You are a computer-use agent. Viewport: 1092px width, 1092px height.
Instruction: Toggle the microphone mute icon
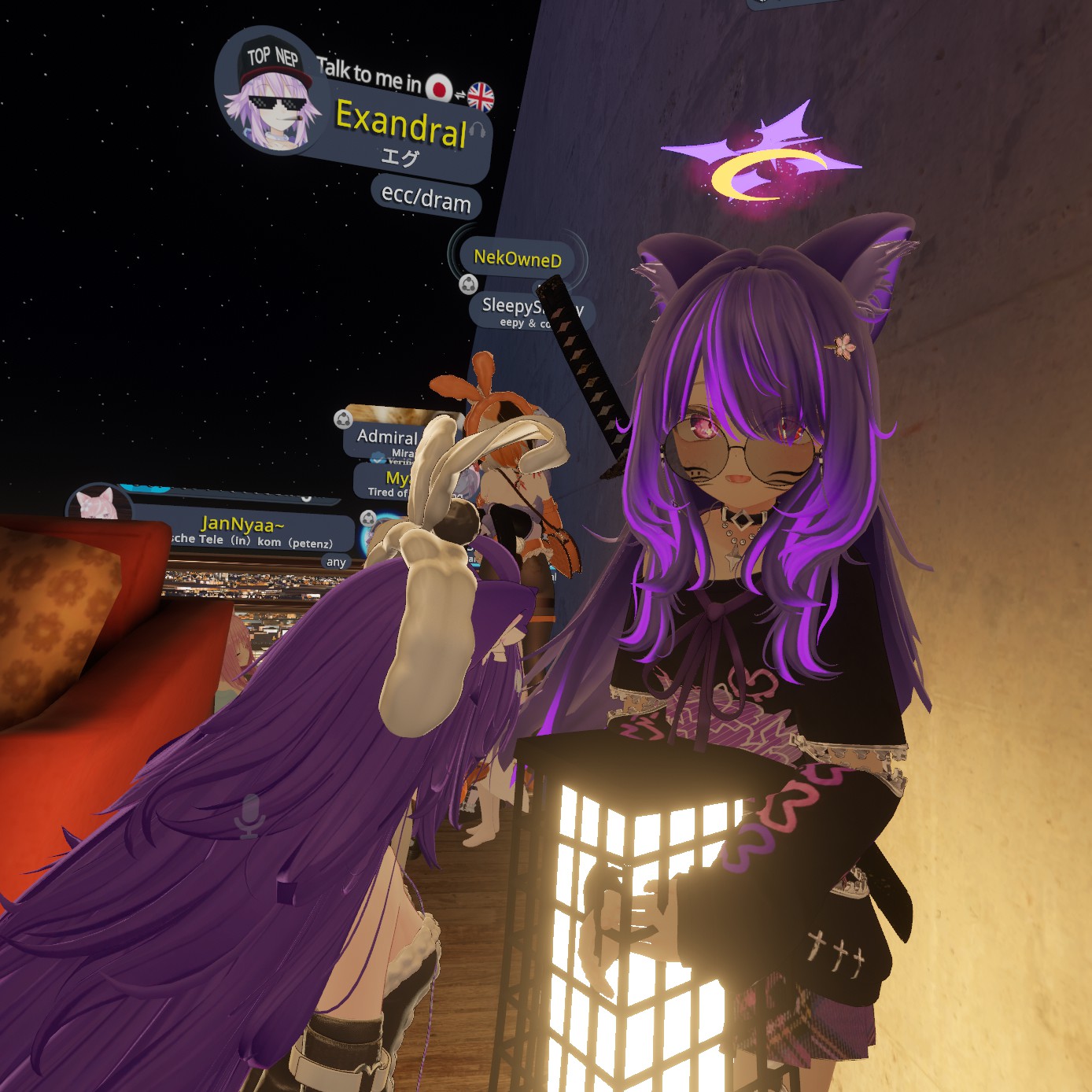[x=249, y=816]
